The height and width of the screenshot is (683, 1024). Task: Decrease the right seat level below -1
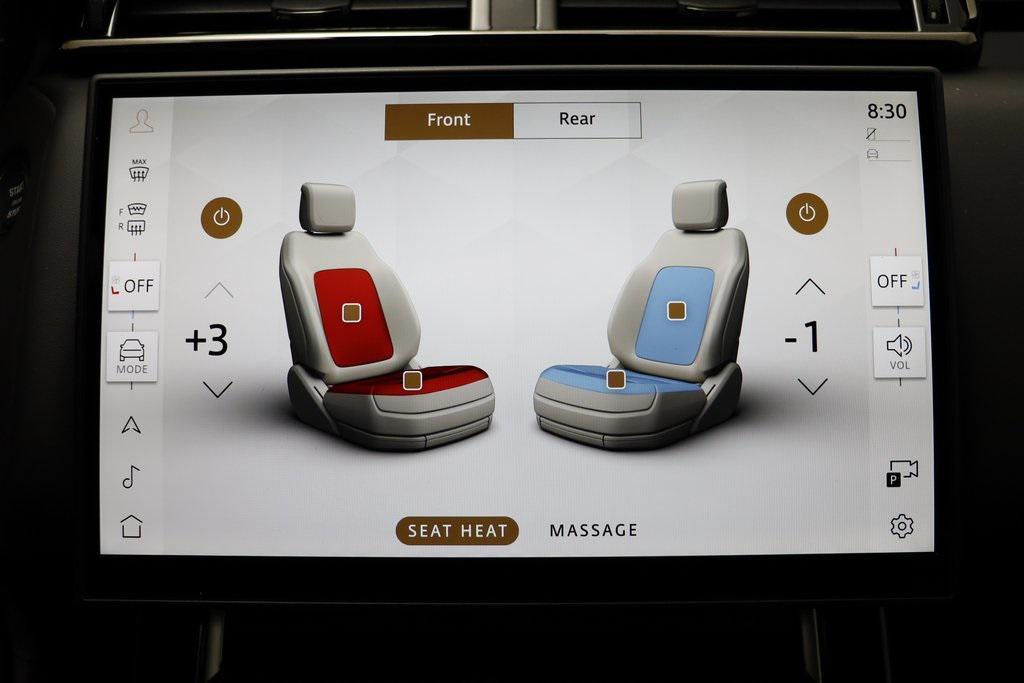tap(812, 386)
